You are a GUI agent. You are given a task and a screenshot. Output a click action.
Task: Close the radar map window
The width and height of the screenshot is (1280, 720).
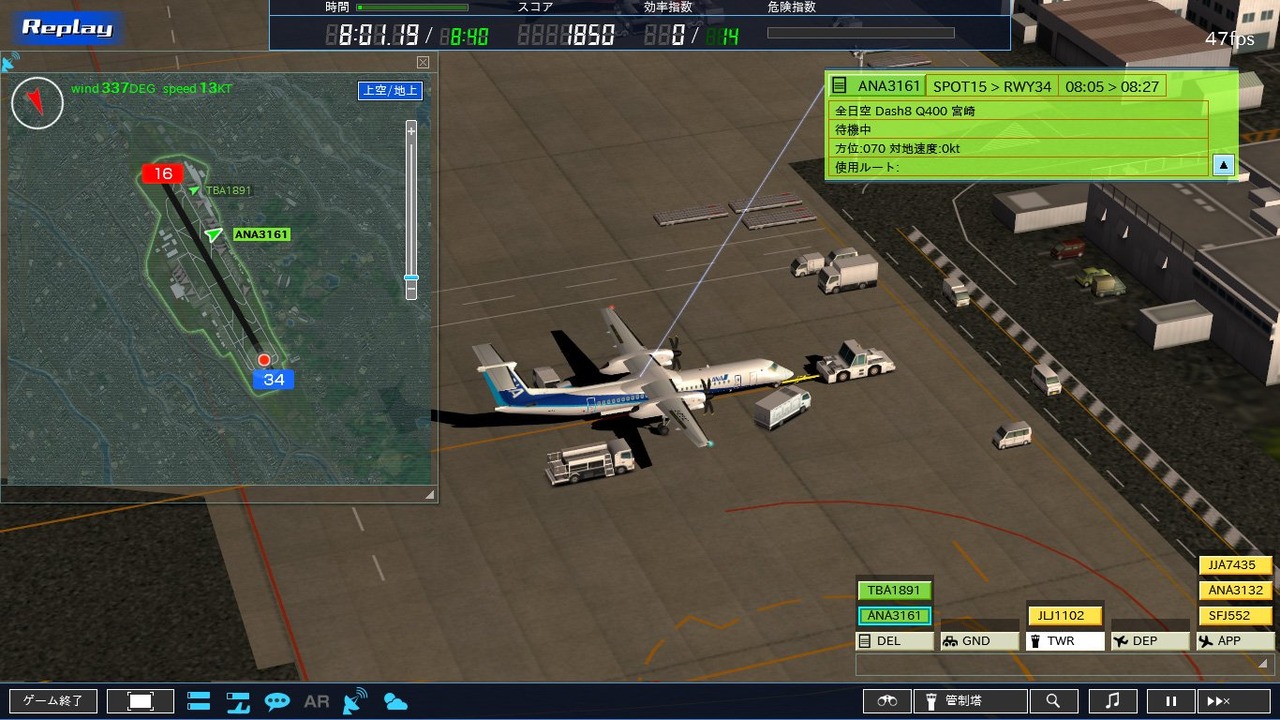(x=423, y=62)
